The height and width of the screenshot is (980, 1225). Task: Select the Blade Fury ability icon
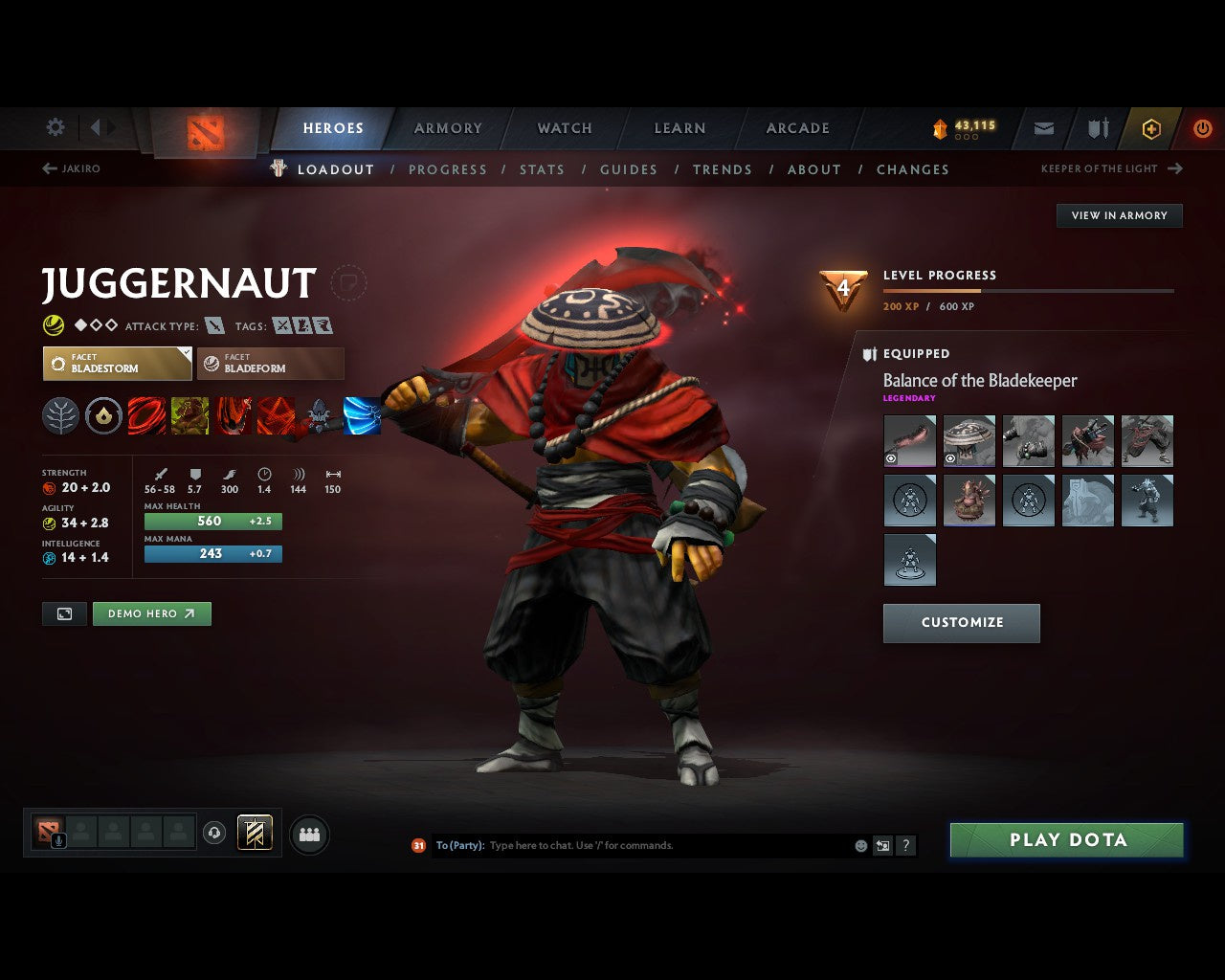146,416
